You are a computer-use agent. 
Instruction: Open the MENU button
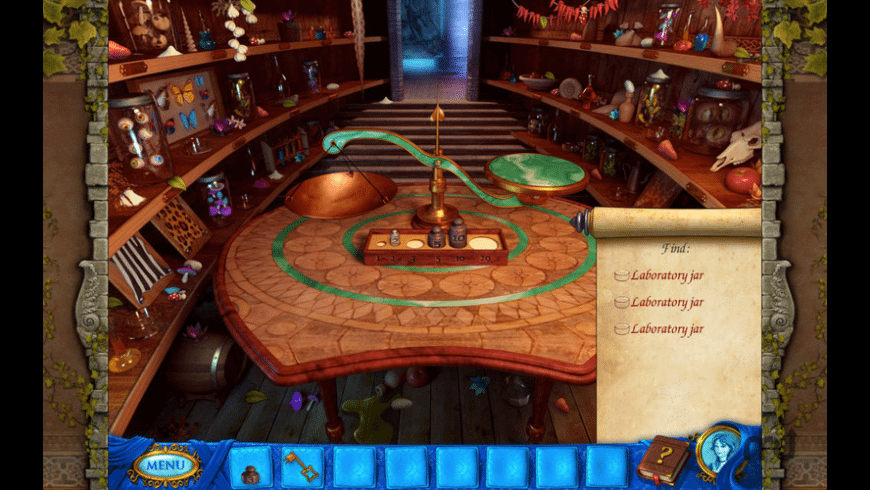click(x=165, y=465)
